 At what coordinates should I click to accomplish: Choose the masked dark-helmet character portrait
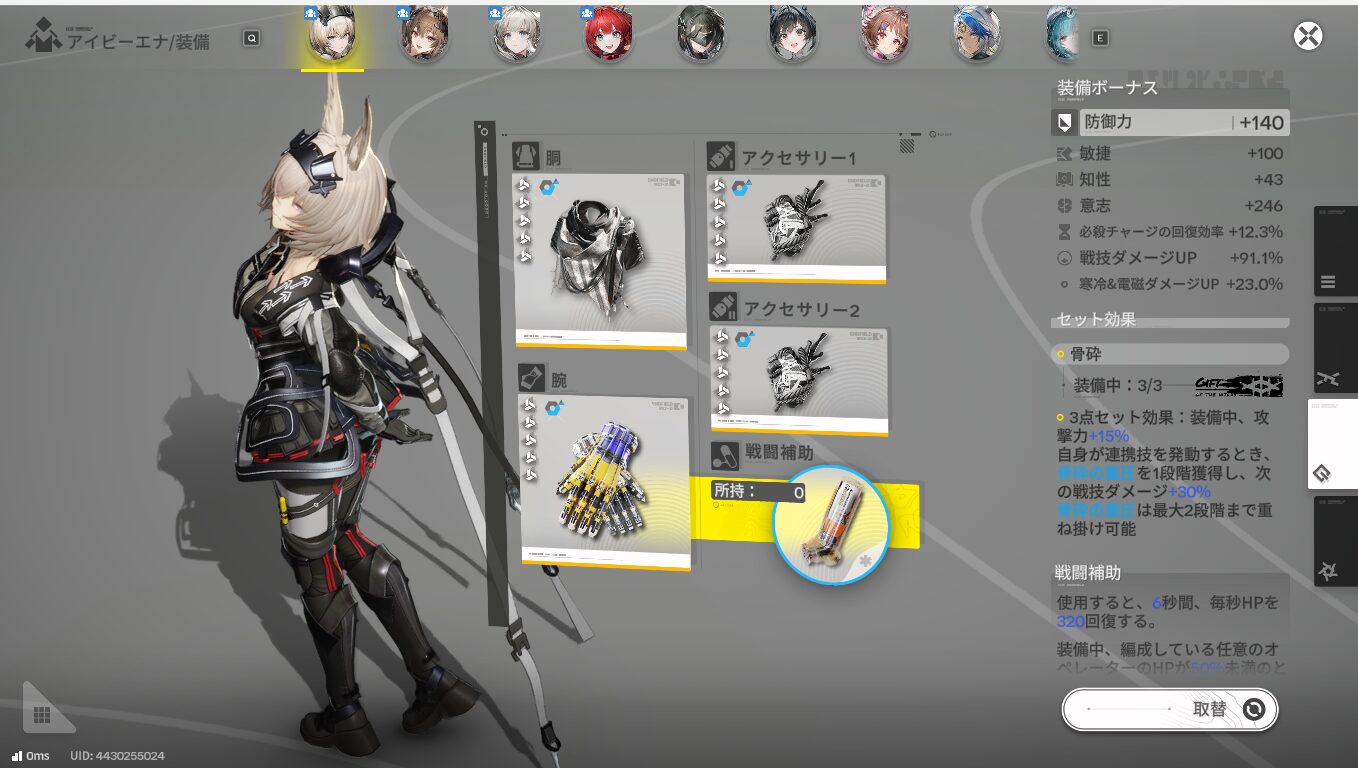pyautogui.click(x=700, y=34)
